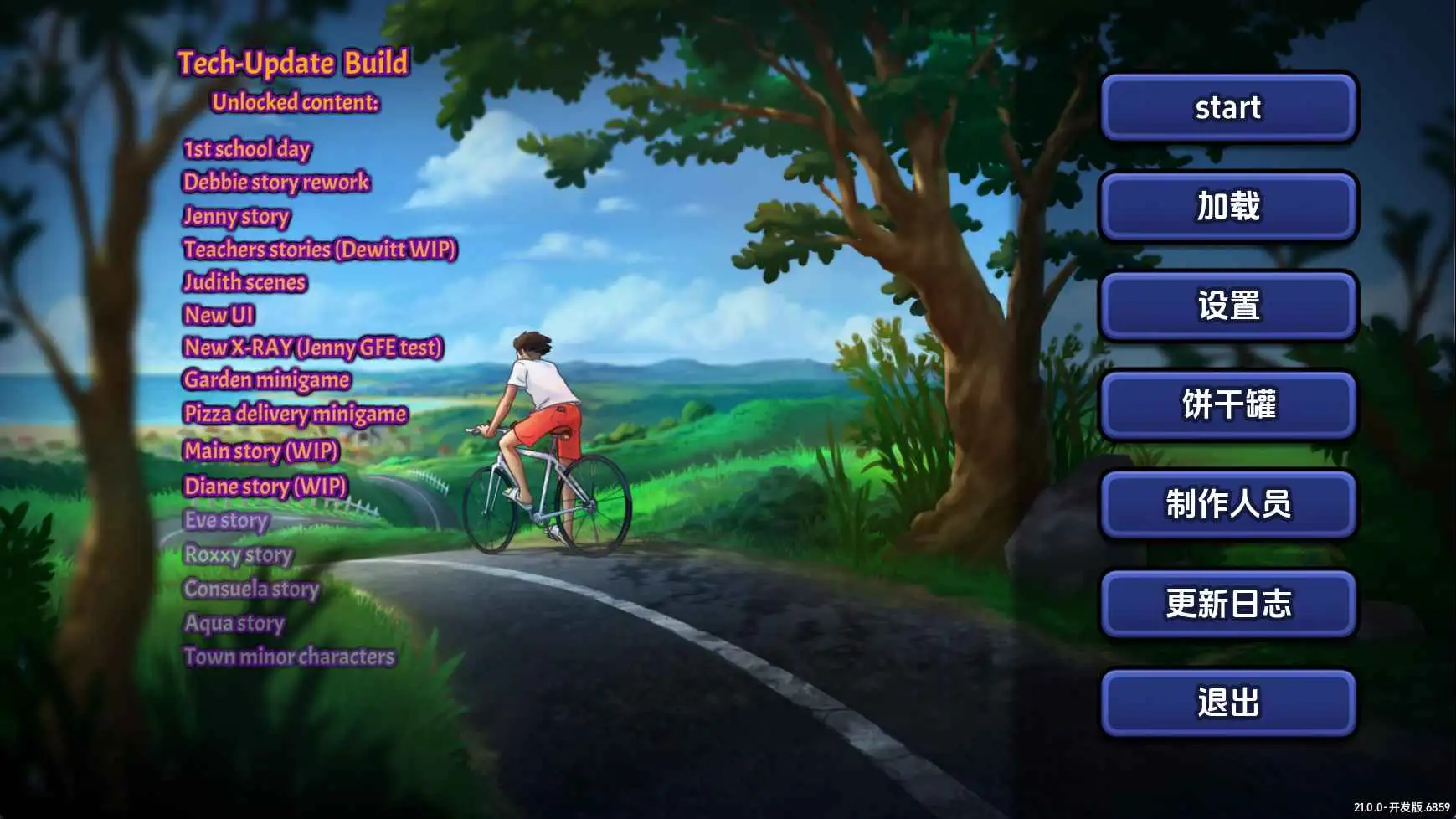Click the 'Main story (WIP)' entry
Viewport: 1456px width, 819px height.
pos(262,451)
